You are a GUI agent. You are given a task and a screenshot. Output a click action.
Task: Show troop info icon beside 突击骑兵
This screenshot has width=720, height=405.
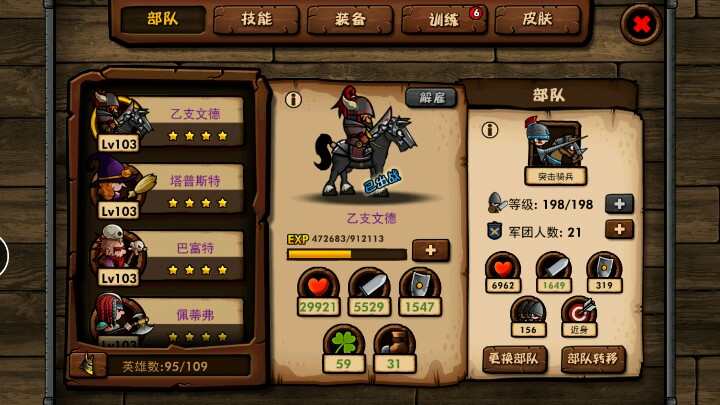coord(490,130)
